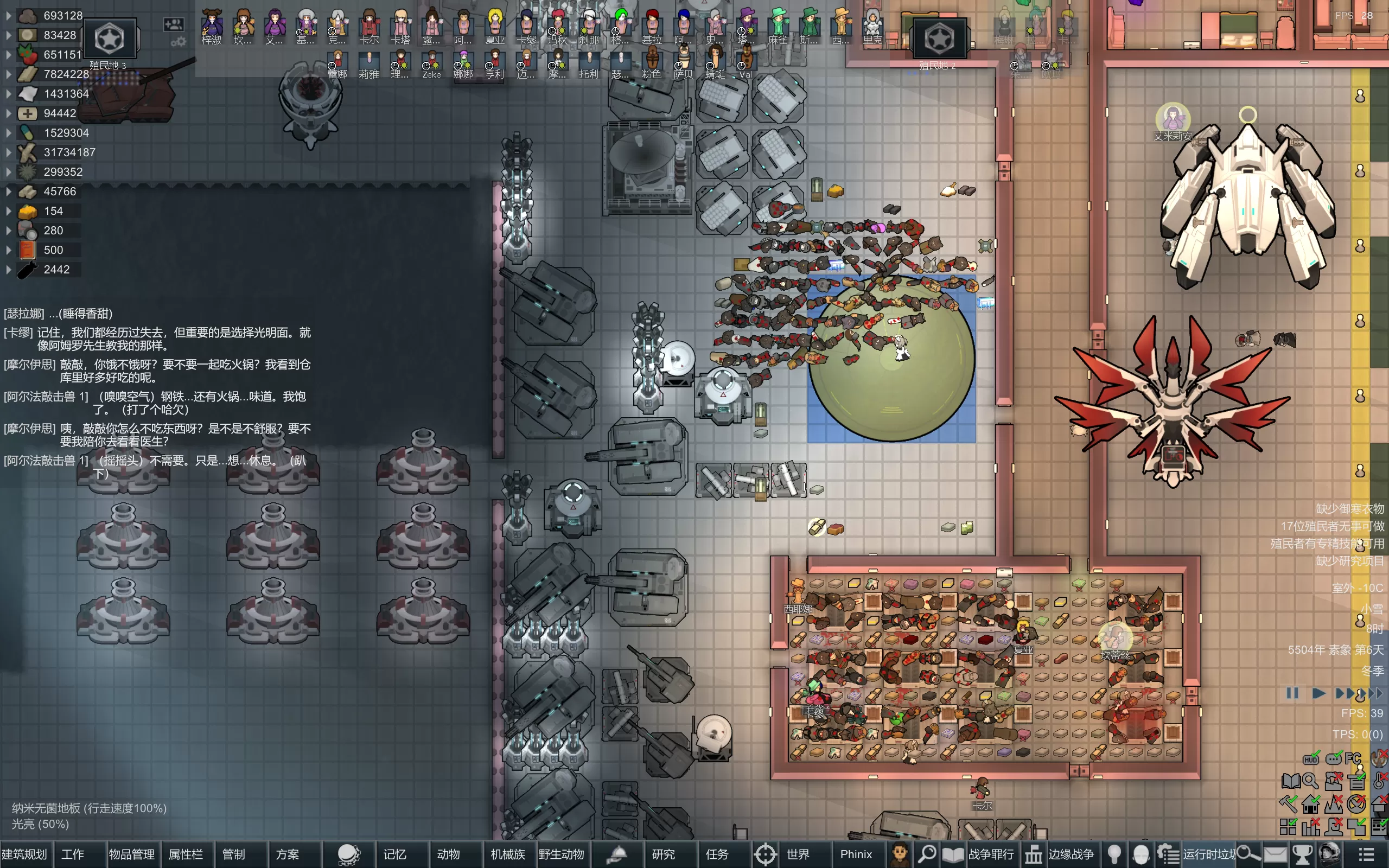
Task: Select colonist Zeke's portrait
Action: click(432, 63)
